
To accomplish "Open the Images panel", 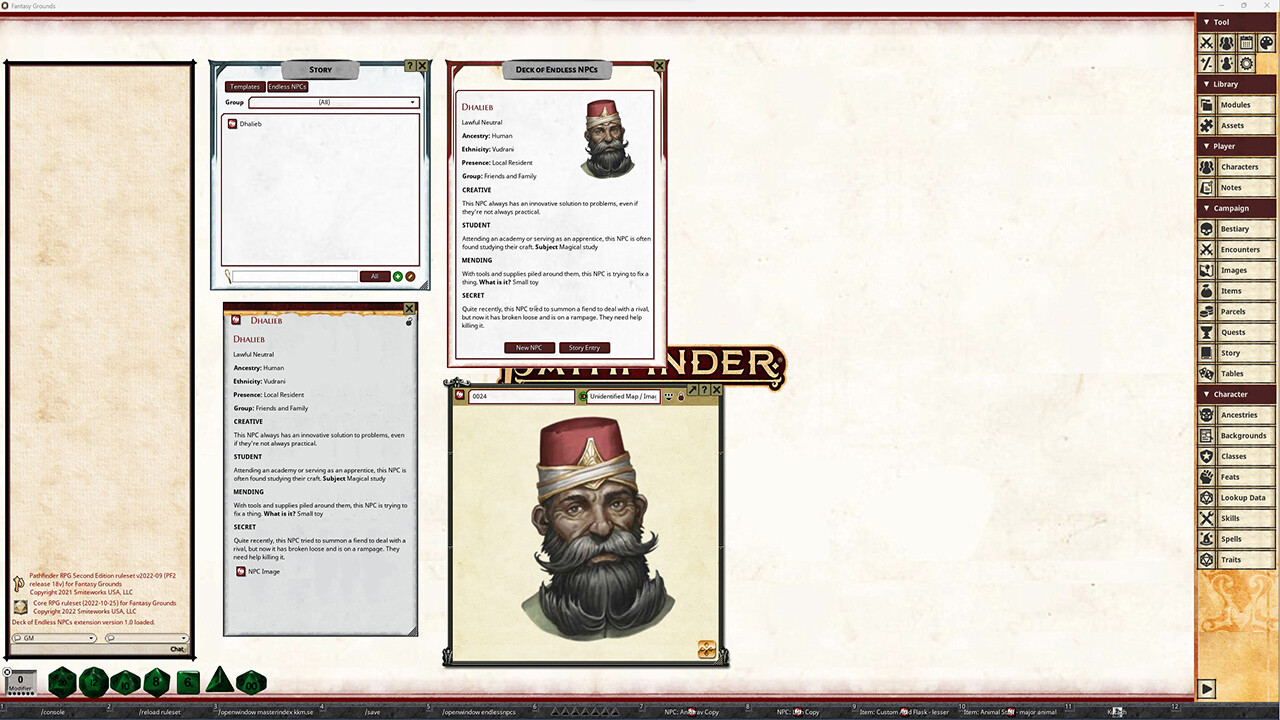I will coord(1240,270).
